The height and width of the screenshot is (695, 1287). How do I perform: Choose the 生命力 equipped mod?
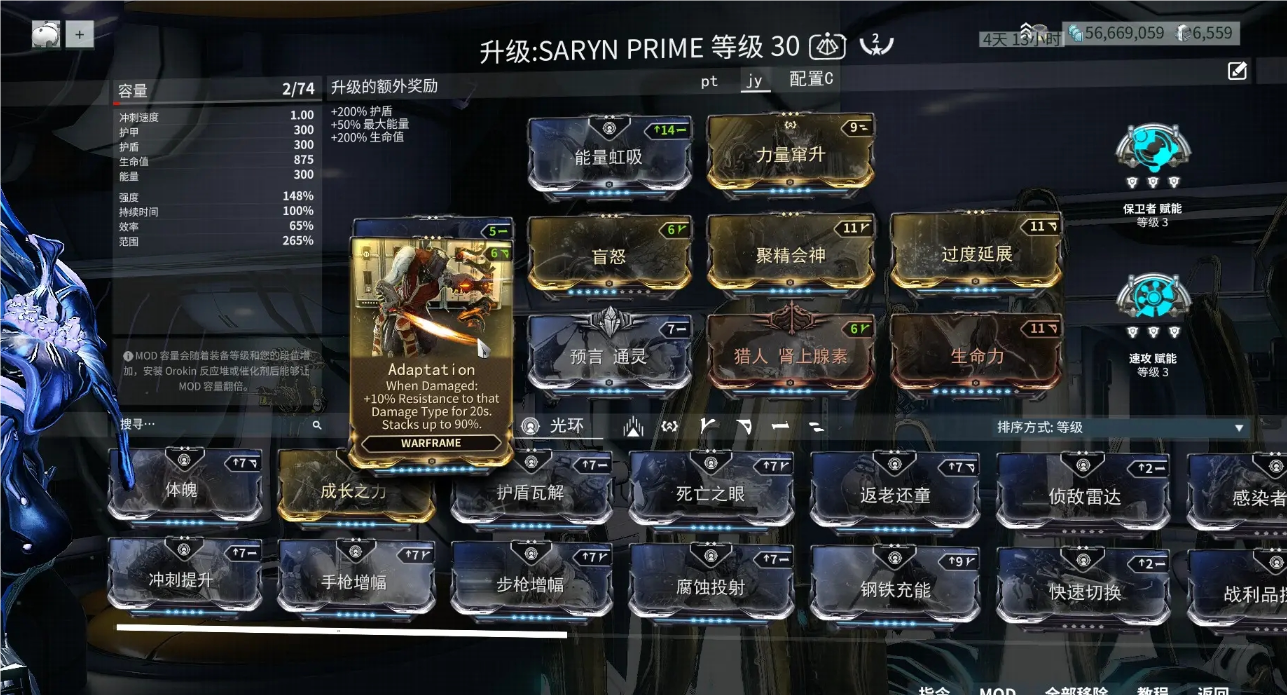976,355
